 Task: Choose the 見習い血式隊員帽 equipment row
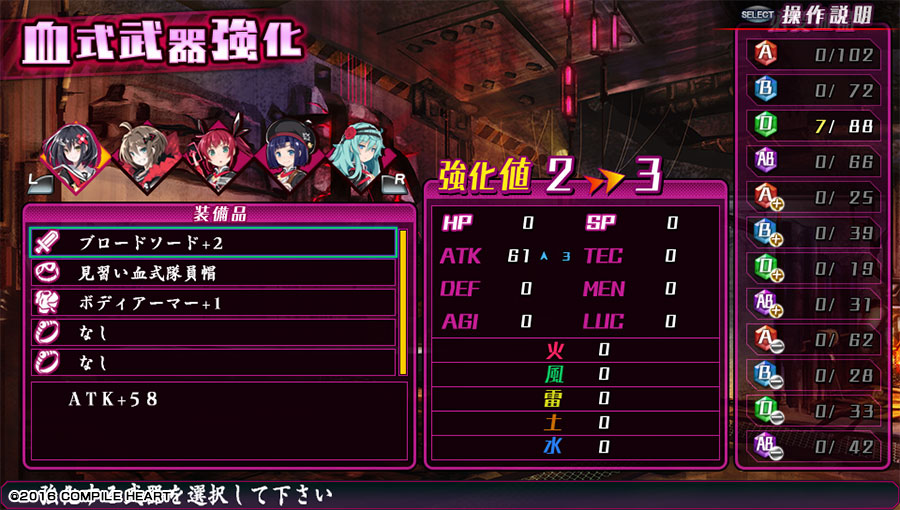214,272
